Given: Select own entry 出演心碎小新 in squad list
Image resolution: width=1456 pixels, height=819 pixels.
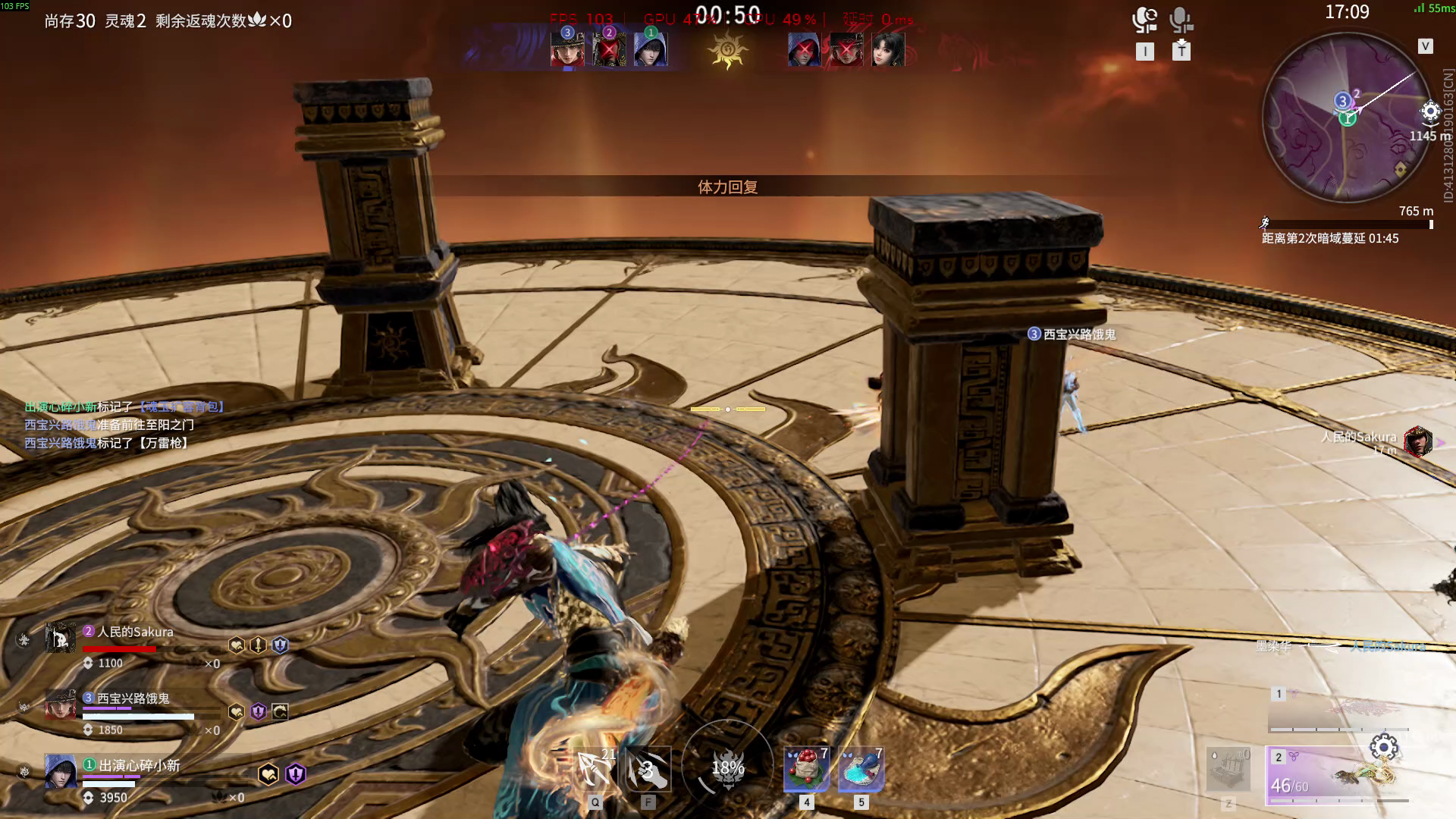Looking at the screenshot, I should [129, 773].
